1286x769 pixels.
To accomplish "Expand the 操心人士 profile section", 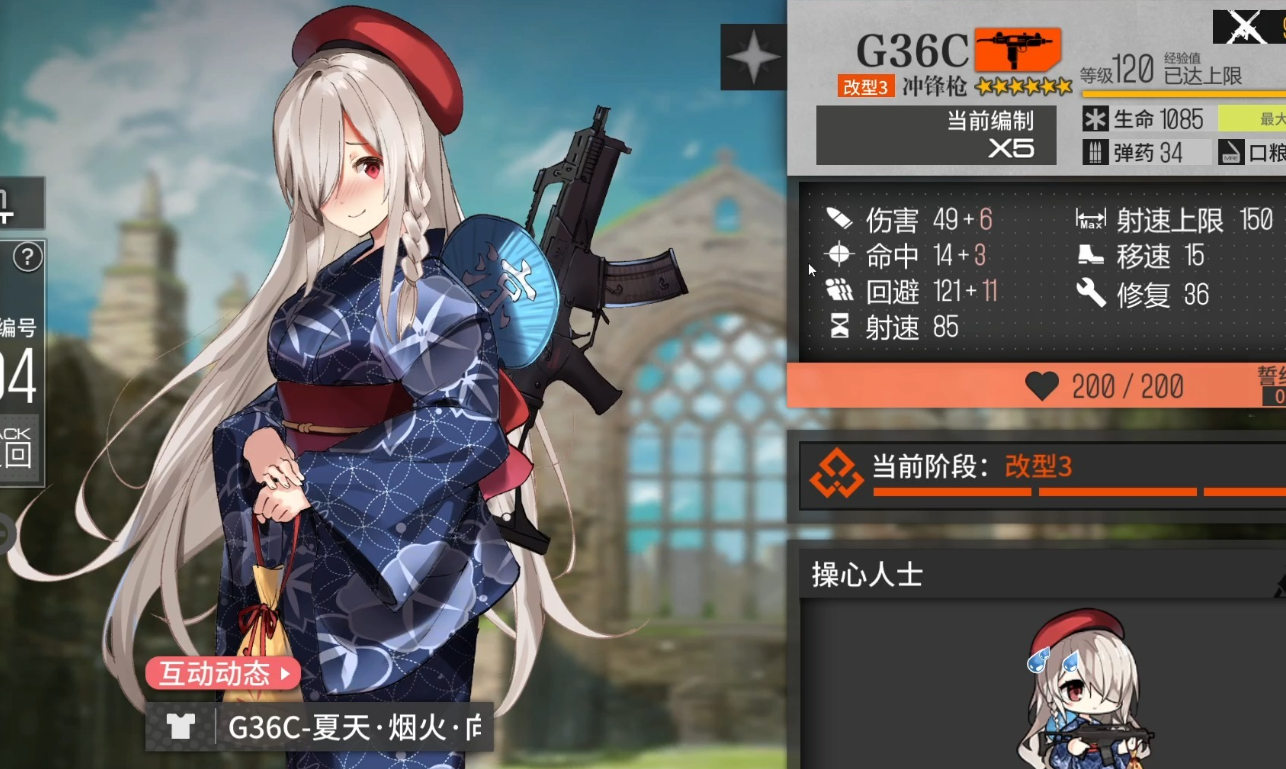I will pyautogui.click(x=864, y=575).
